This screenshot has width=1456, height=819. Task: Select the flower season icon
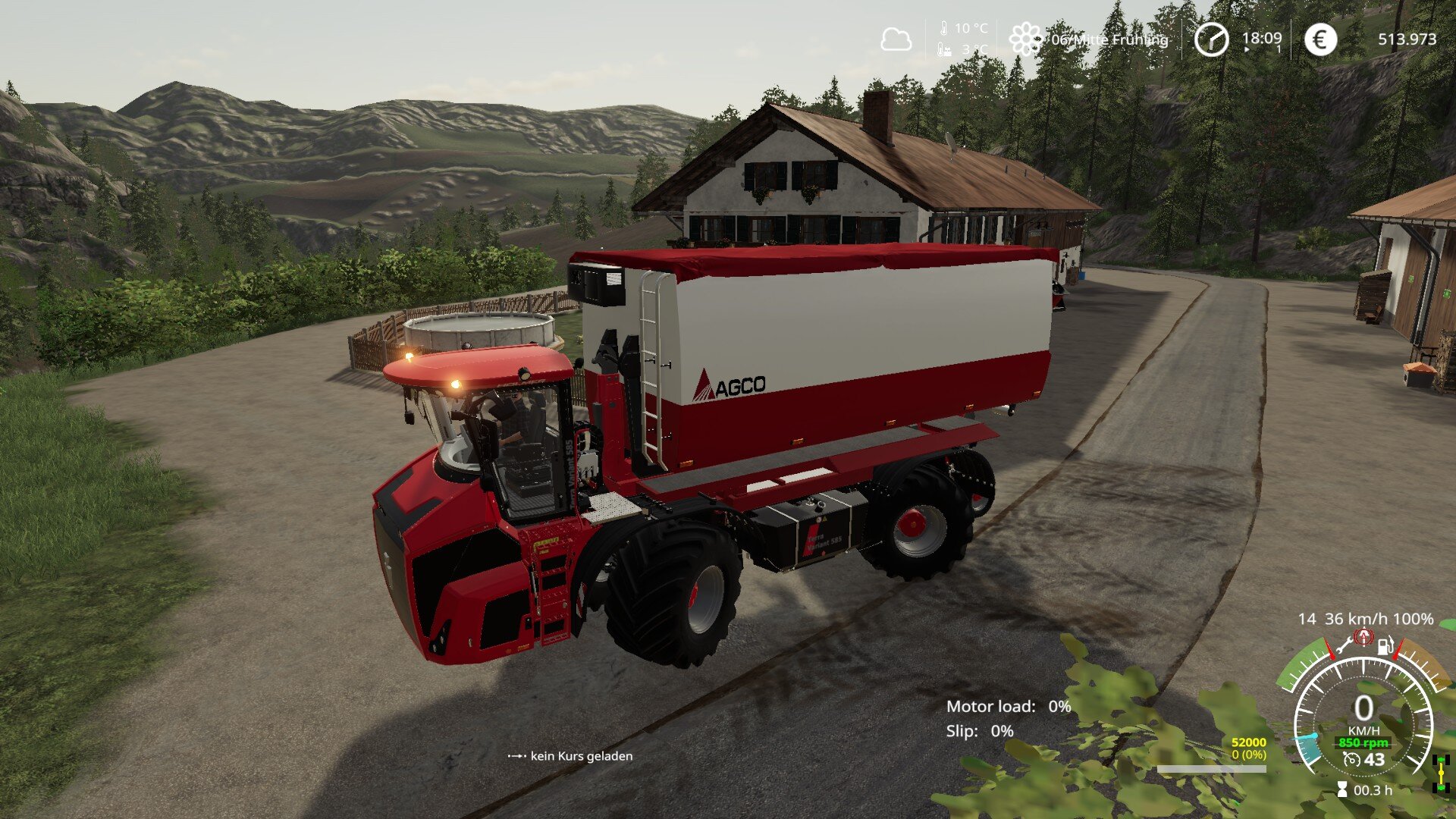(x=1025, y=39)
